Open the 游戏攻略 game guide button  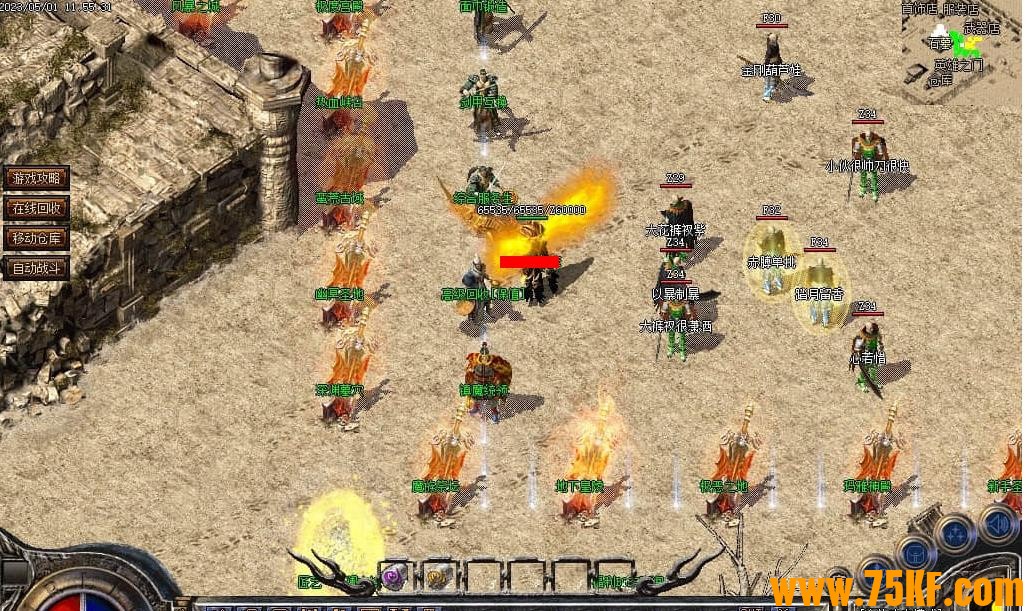37,178
